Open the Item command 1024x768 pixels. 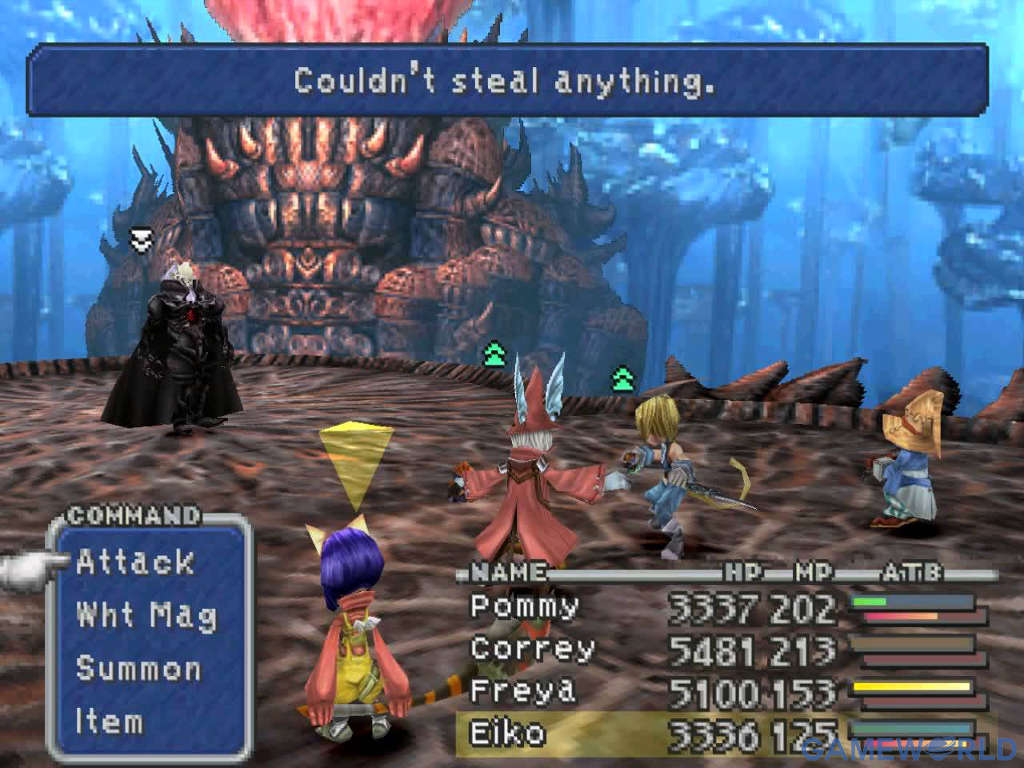coord(109,720)
